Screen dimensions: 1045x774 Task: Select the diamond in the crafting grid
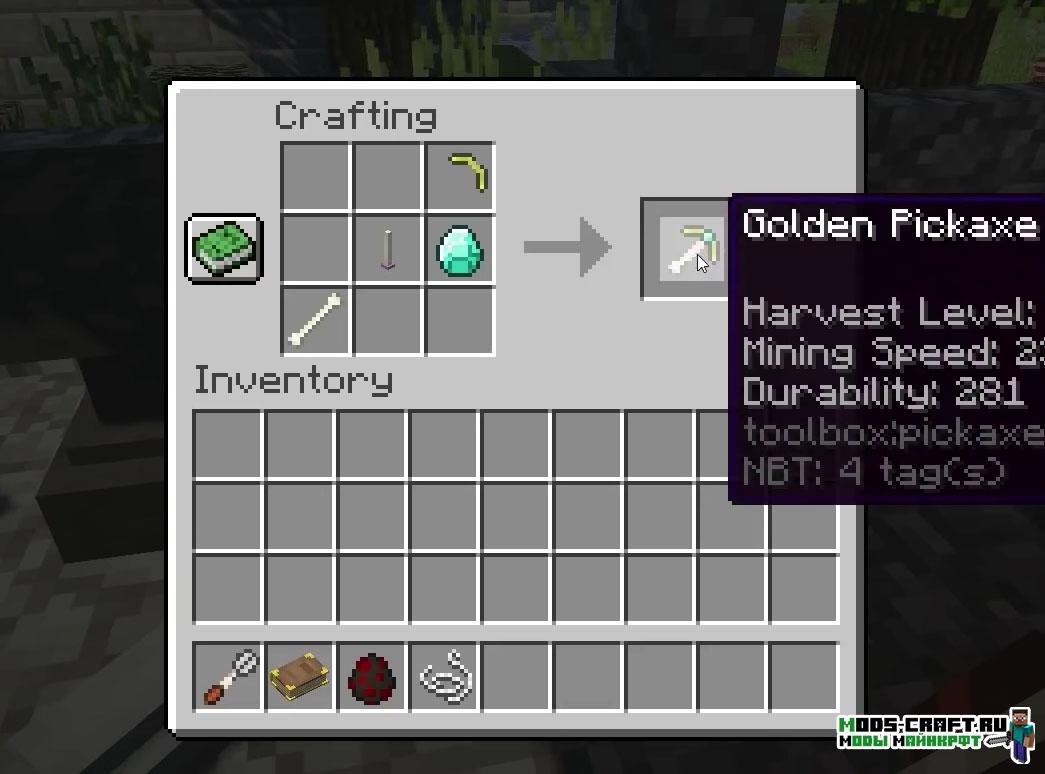460,249
